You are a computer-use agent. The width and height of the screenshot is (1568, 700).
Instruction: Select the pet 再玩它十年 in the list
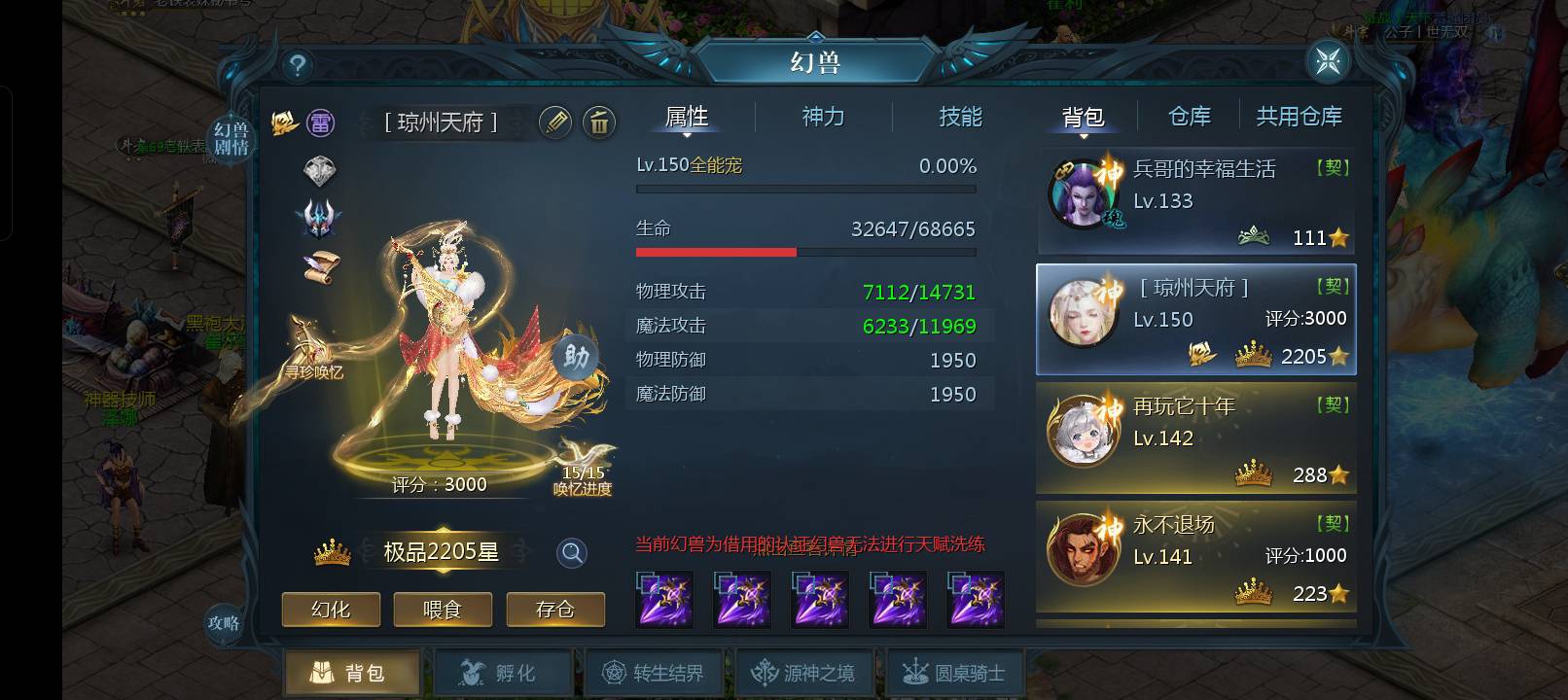1196,437
